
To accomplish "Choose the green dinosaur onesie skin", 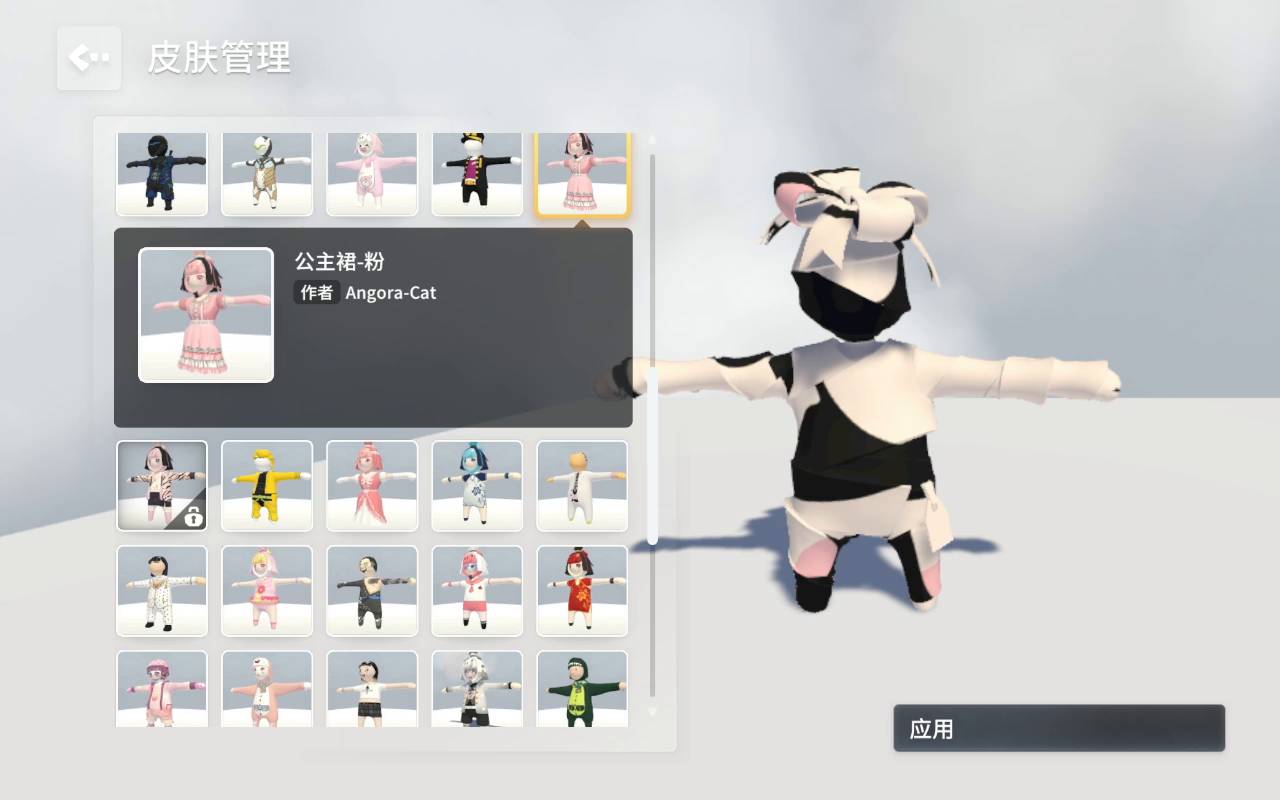I will [x=582, y=690].
